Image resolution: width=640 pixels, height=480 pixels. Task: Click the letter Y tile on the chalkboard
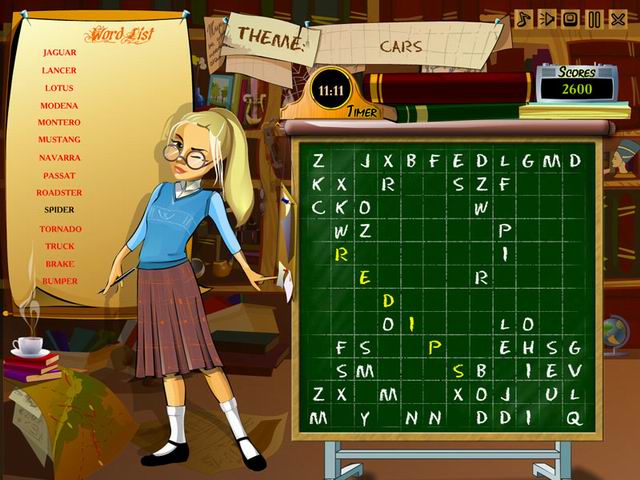[x=365, y=417]
